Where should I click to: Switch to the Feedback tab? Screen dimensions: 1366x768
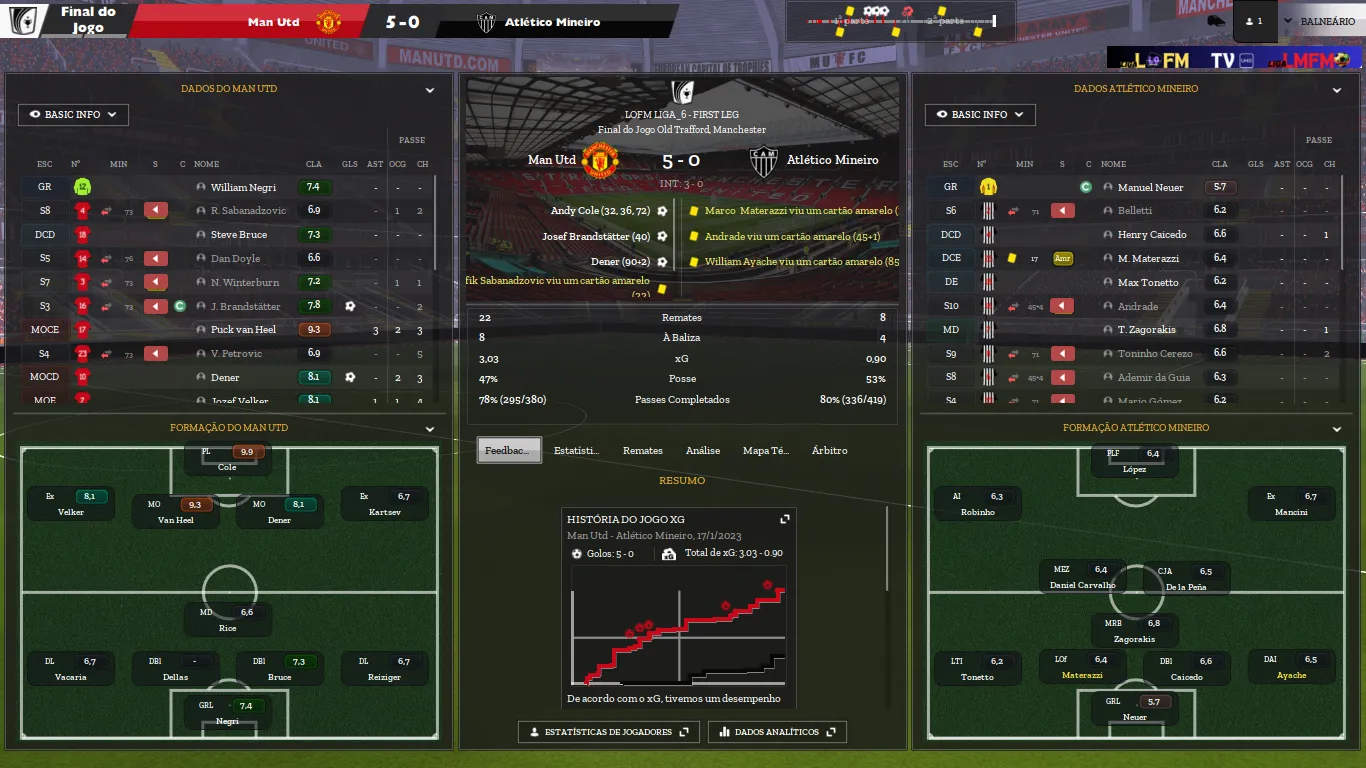[x=509, y=451]
